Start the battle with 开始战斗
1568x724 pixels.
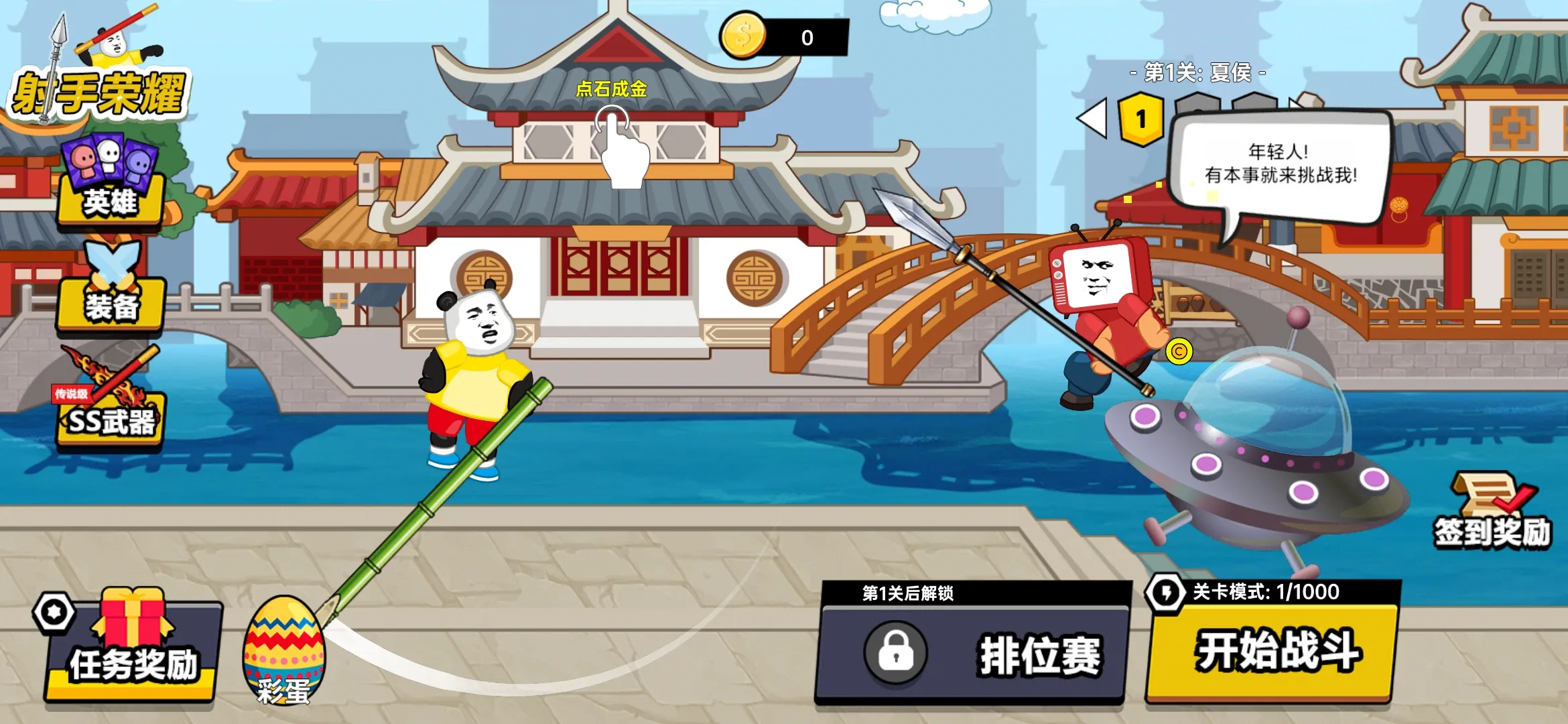(x=1273, y=650)
